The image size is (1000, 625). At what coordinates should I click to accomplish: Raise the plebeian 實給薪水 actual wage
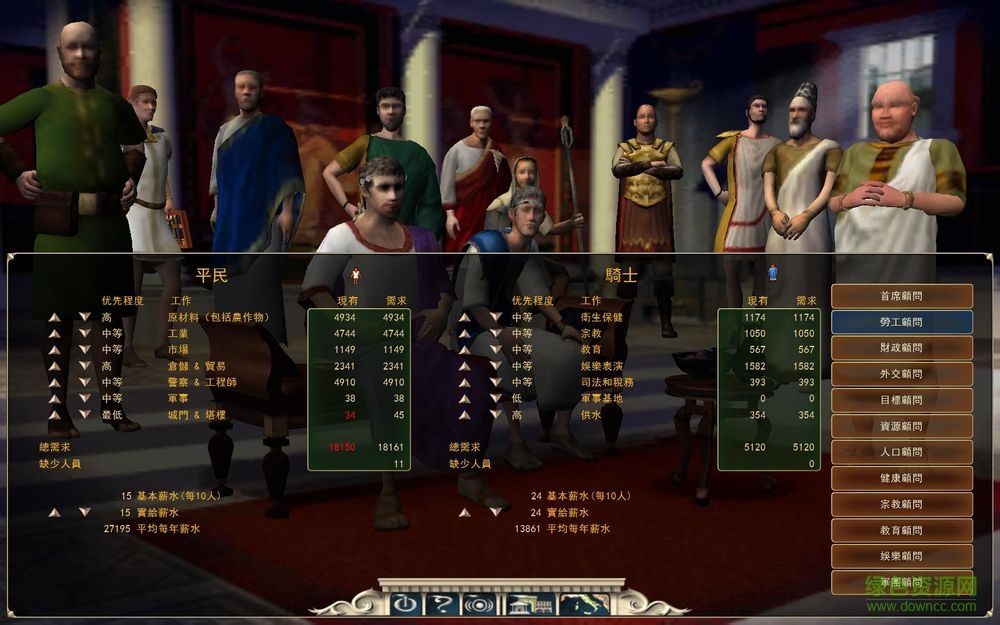(x=55, y=512)
